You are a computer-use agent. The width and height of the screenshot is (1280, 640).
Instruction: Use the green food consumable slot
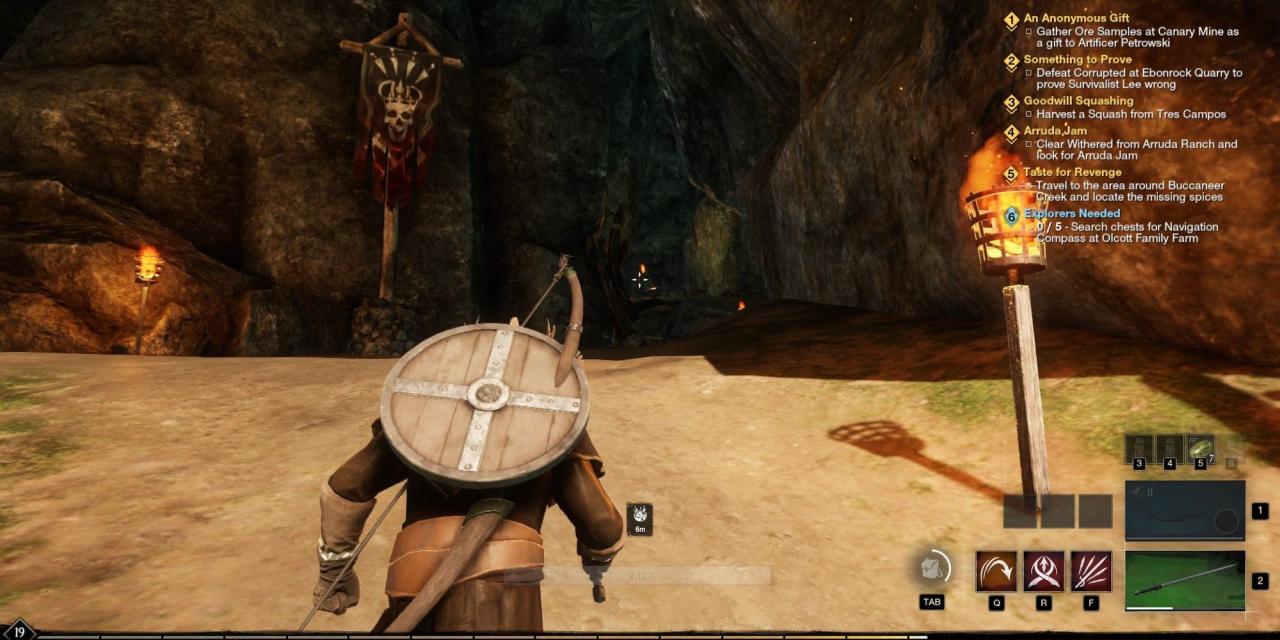(x=1200, y=448)
